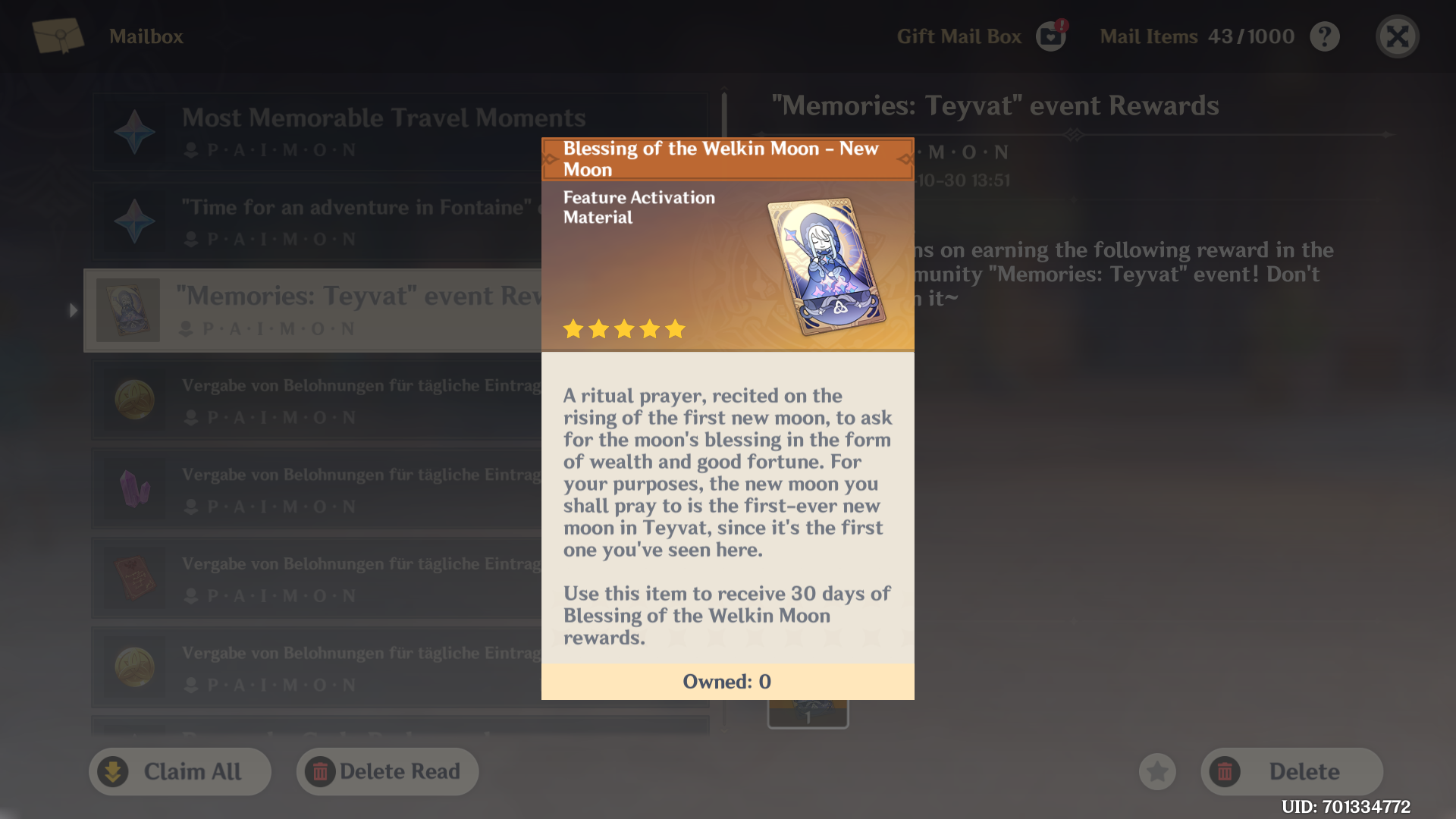Click the arrow marker beside the selected mail
Image resolution: width=1456 pixels, height=819 pixels.
[72, 309]
